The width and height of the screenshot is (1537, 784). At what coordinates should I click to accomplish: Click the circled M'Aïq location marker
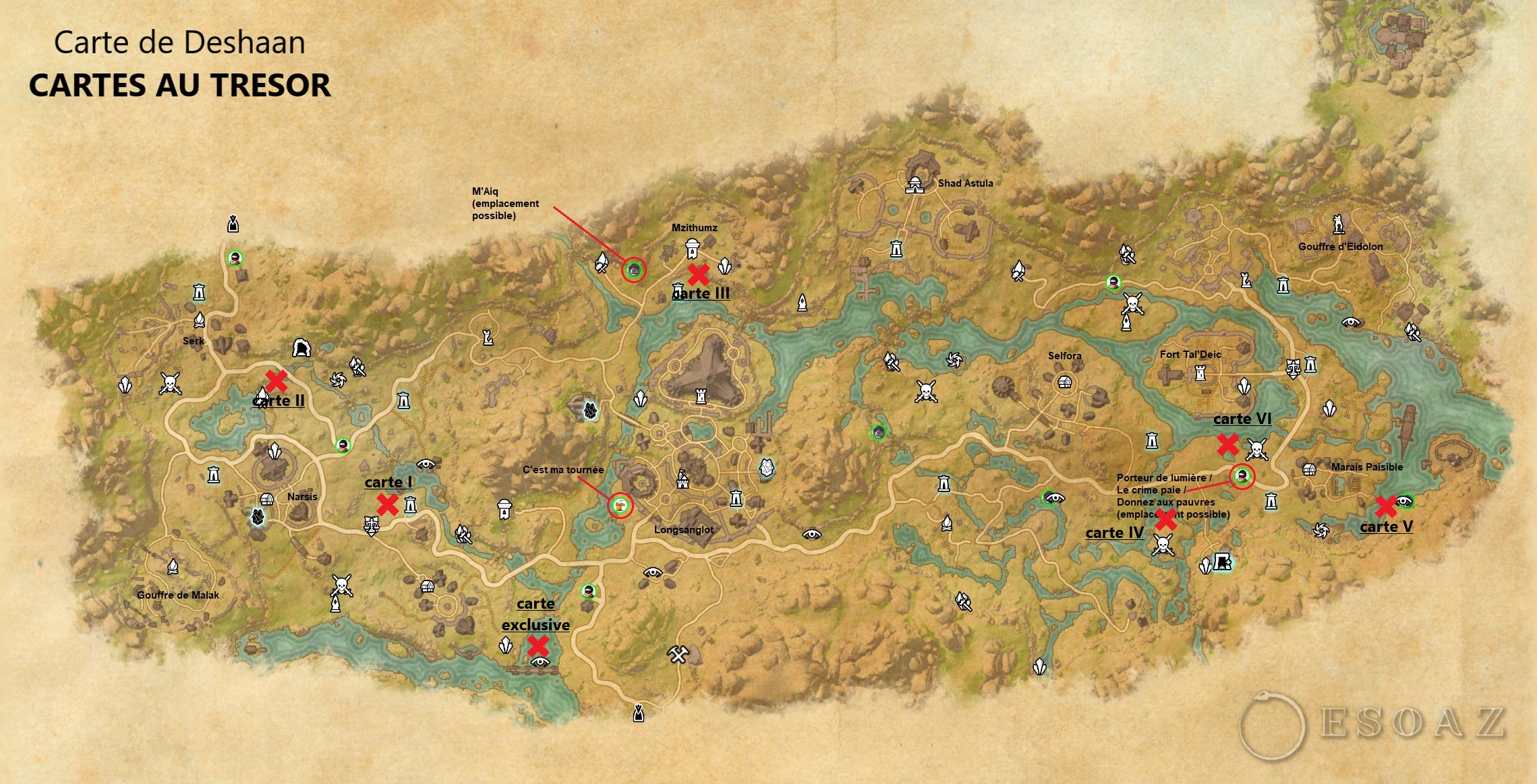tap(633, 270)
